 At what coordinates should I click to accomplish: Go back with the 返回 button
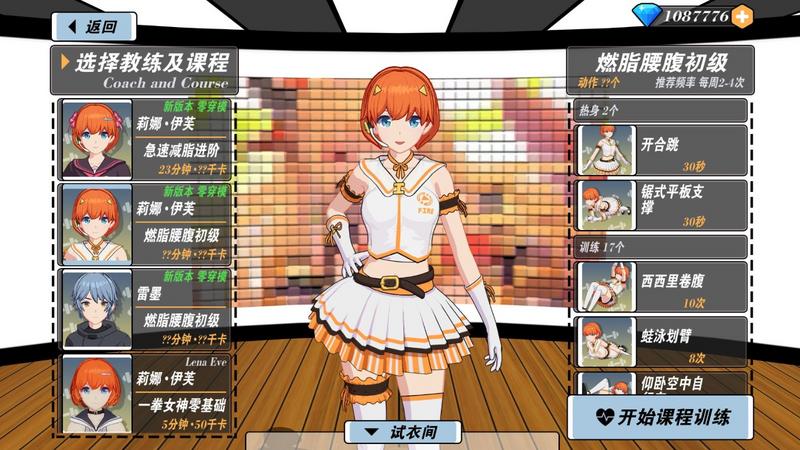pyautogui.click(x=93, y=25)
